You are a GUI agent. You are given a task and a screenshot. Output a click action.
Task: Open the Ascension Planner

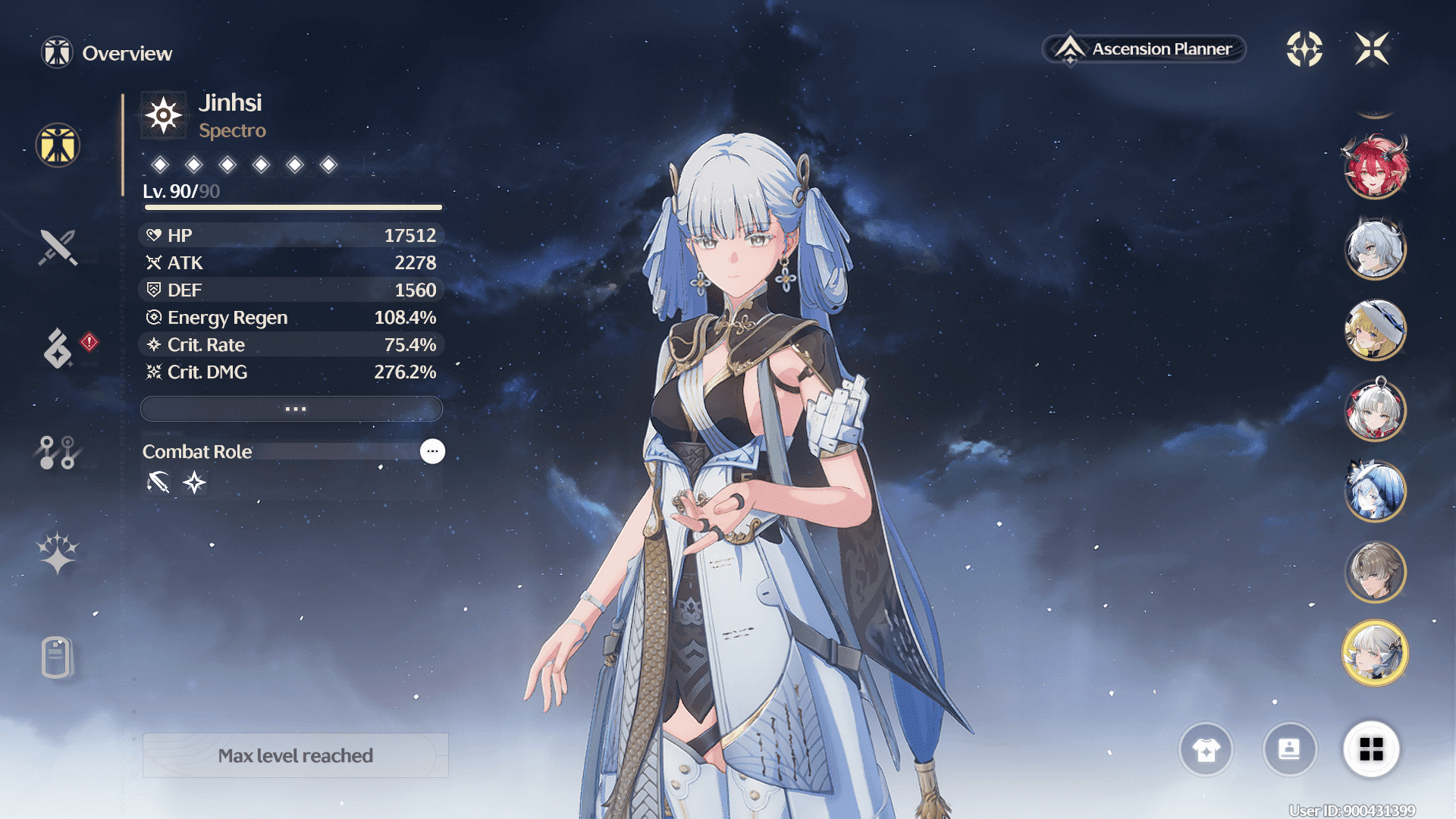pyautogui.click(x=1144, y=49)
